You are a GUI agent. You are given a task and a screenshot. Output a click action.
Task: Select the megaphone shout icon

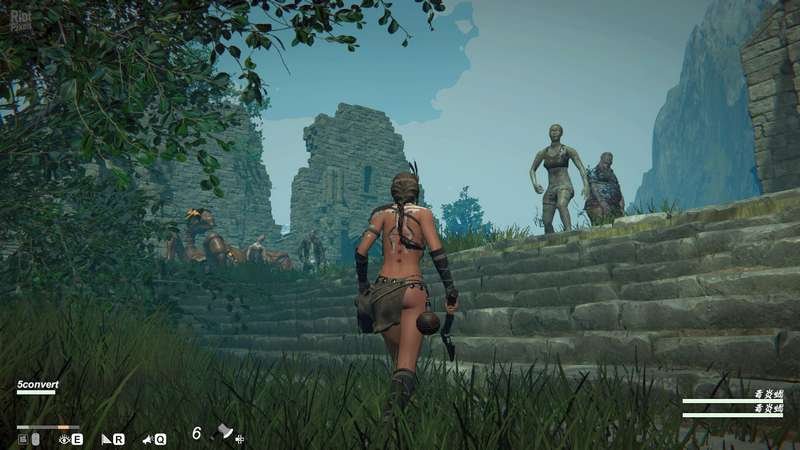click(147, 439)
